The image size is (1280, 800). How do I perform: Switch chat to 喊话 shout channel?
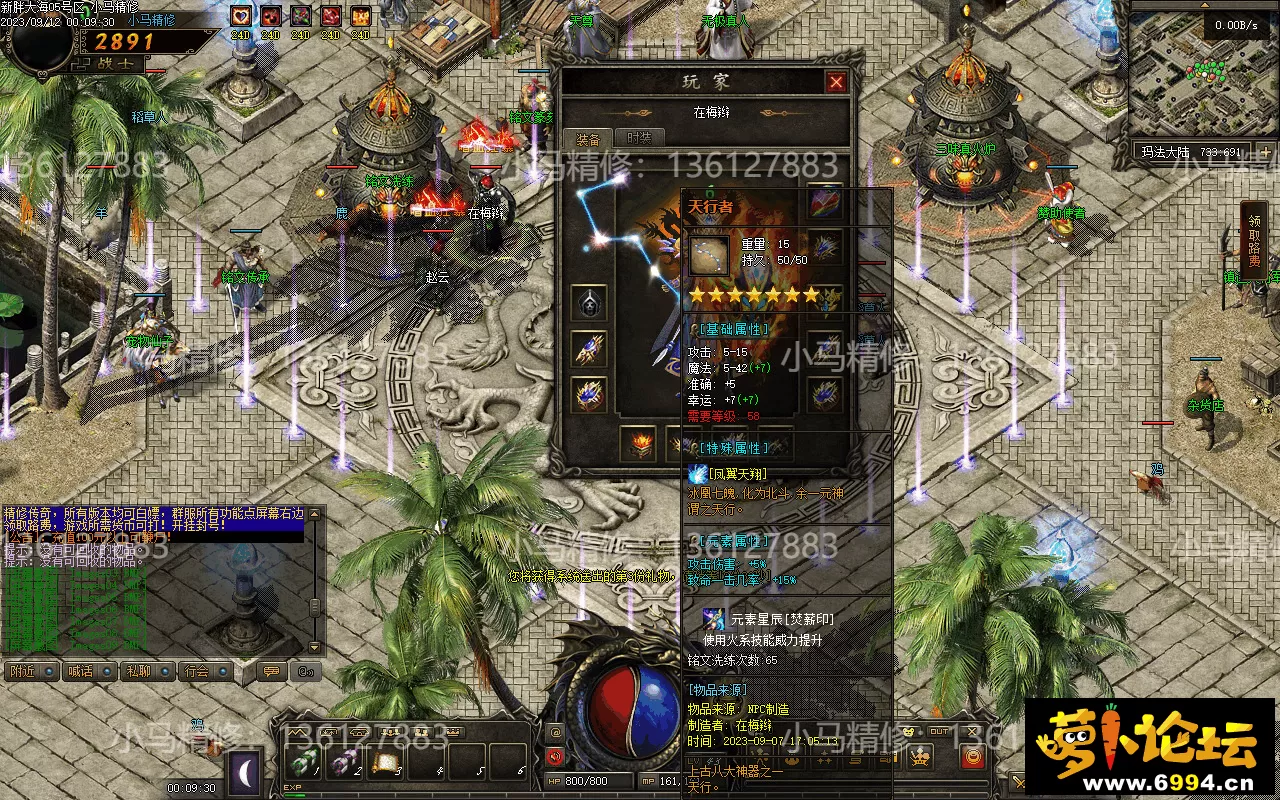[81, 671]
